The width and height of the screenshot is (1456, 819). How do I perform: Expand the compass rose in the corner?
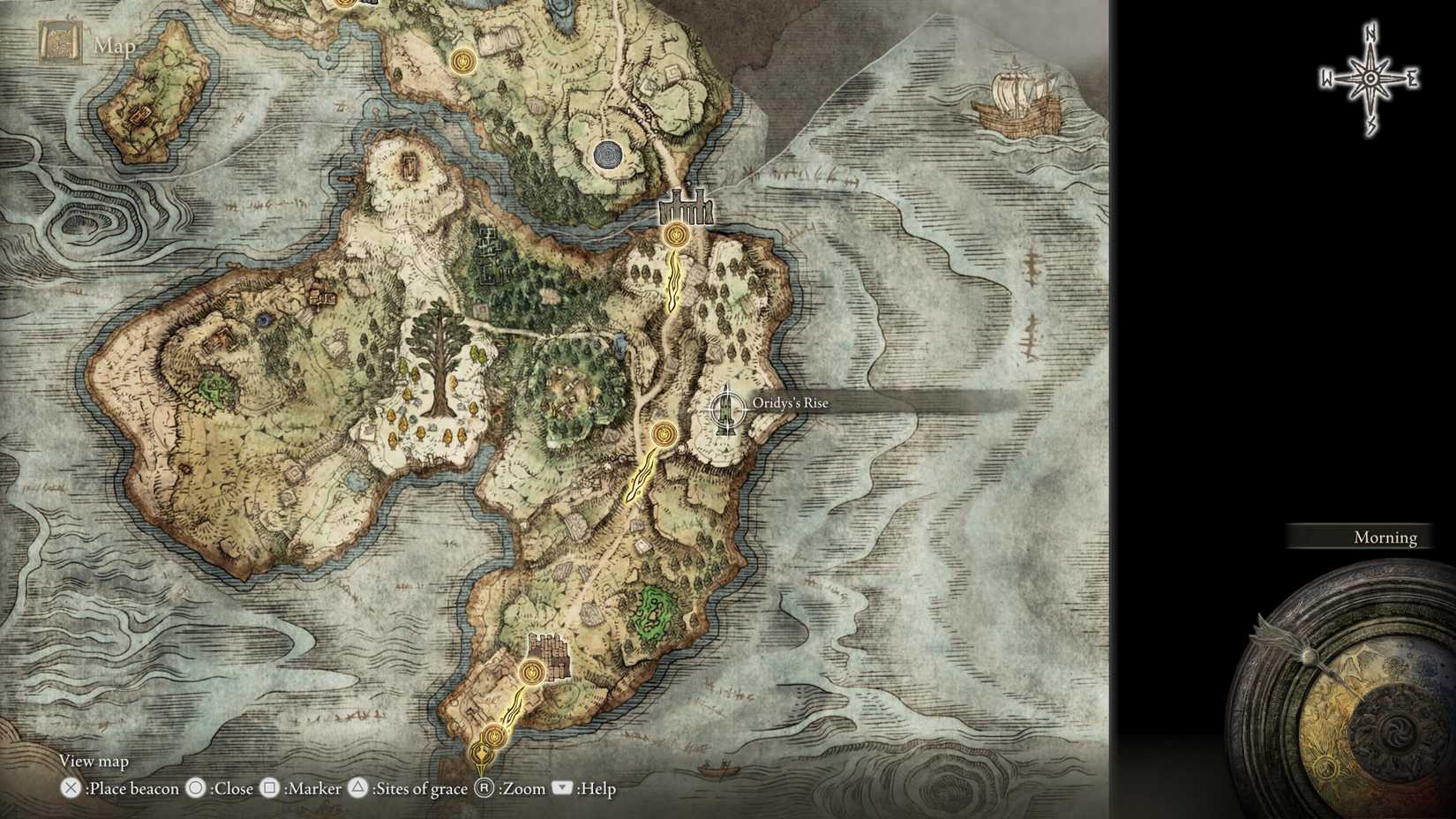(x=1369, y=78)
